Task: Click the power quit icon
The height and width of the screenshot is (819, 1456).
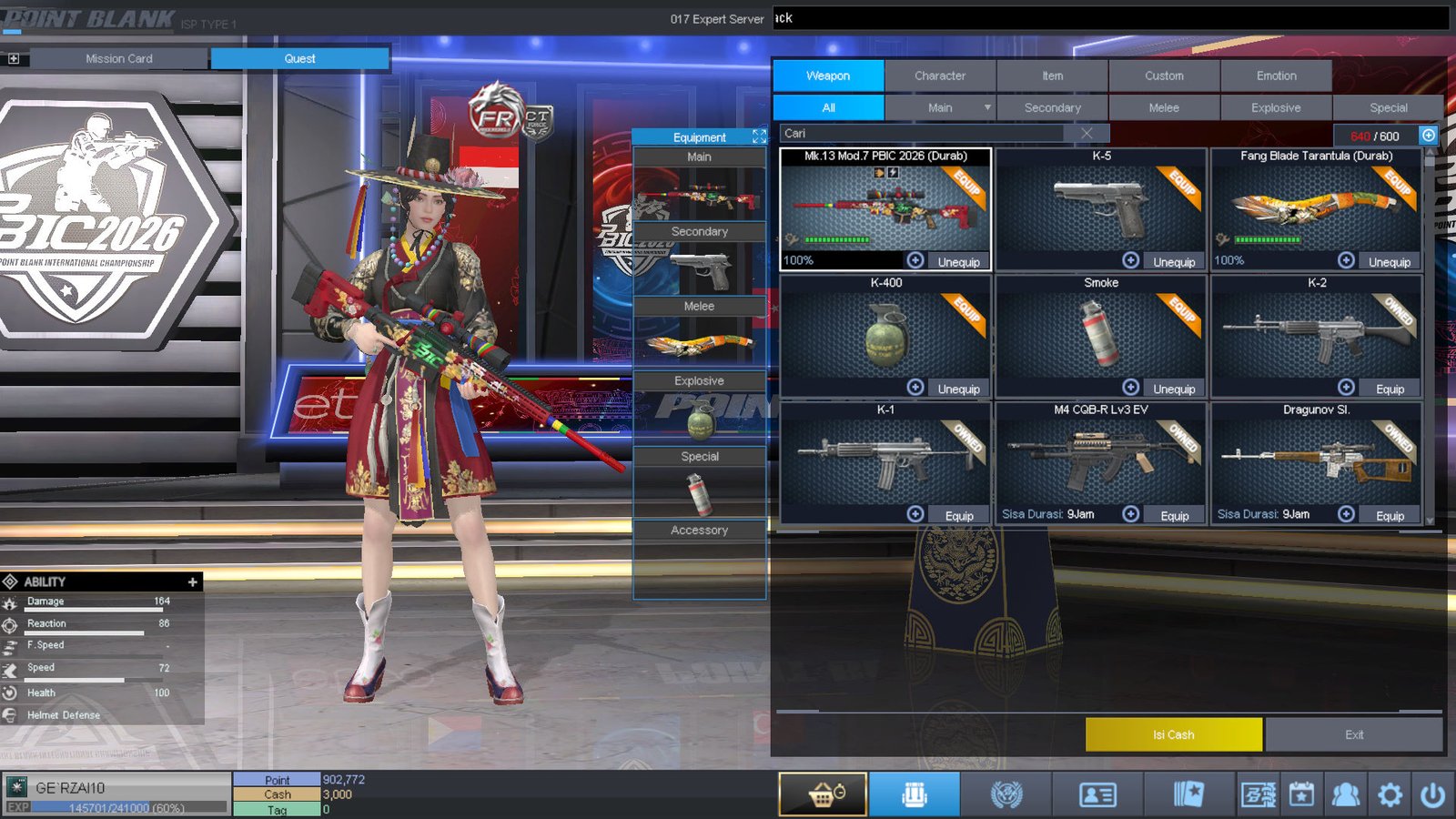Action: click(x=1432, y=794)
